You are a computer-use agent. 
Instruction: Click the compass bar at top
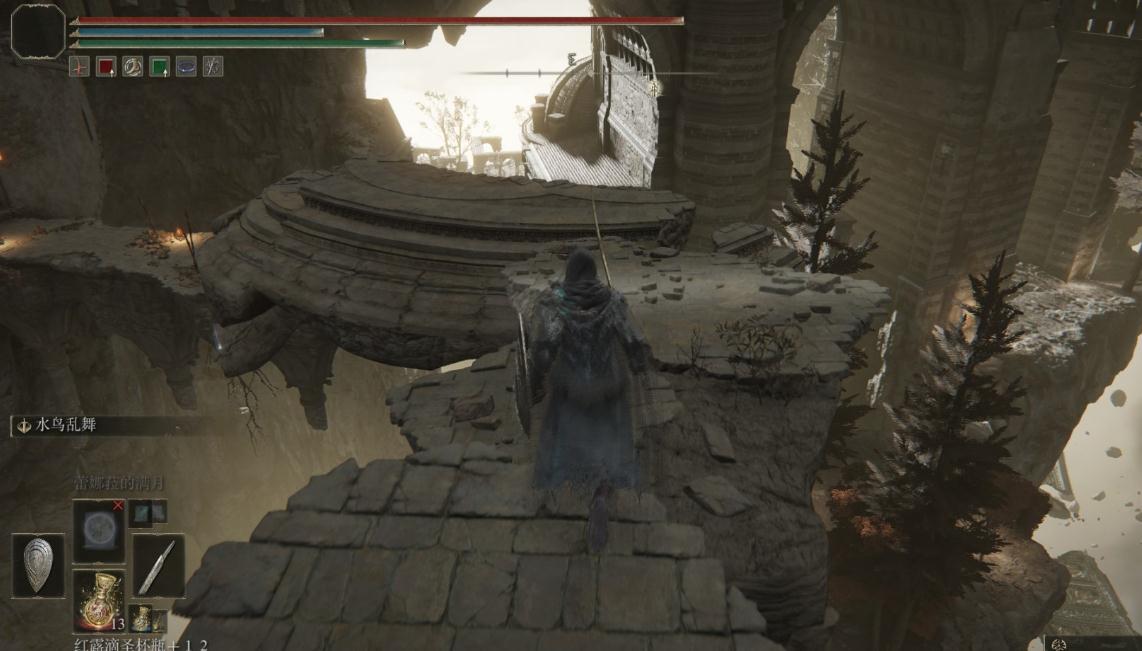pyautogui.click(x=590, y=72)
